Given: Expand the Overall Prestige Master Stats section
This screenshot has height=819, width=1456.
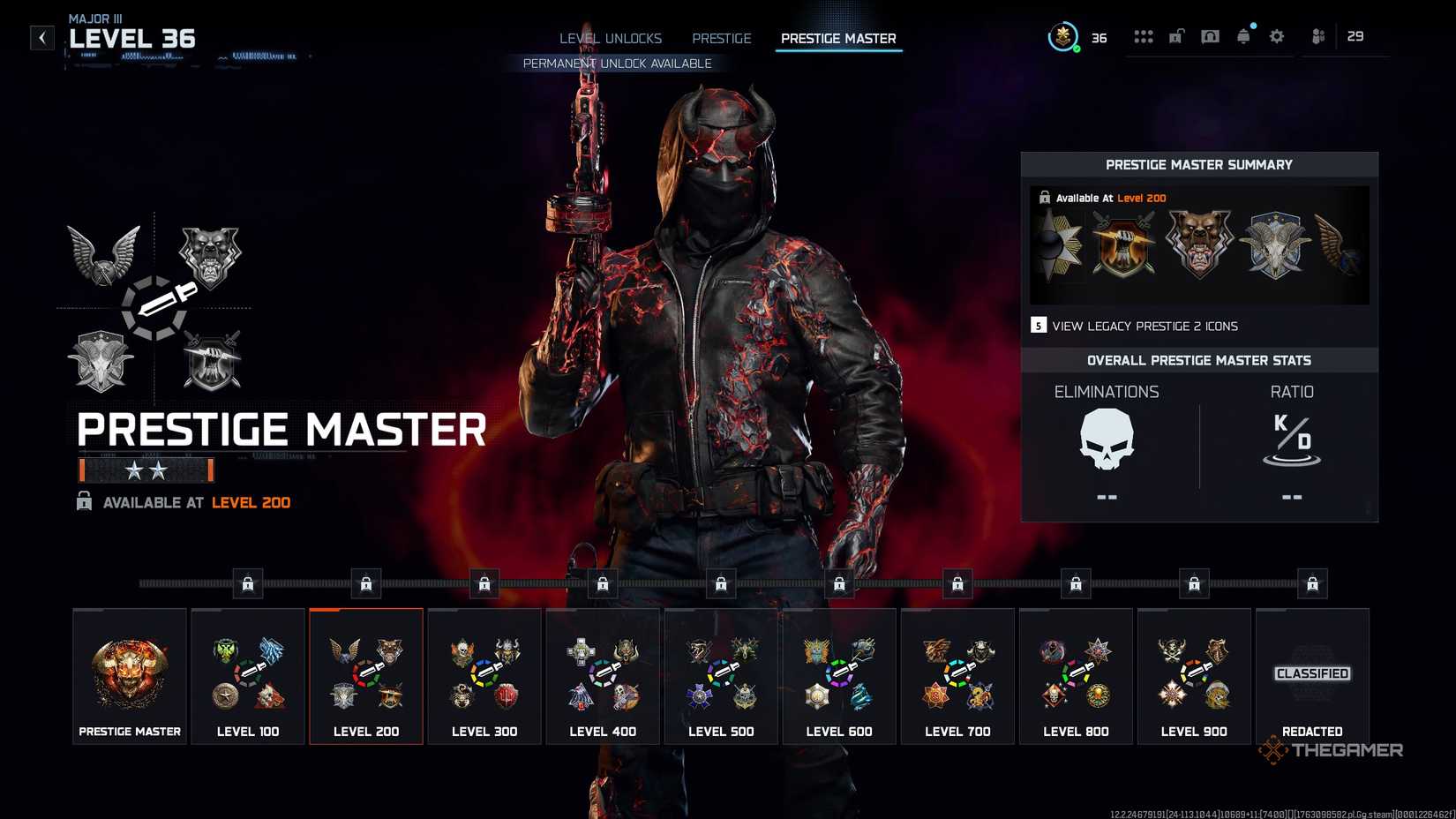Looking at the screenshot, I should (x=1199, y=360).
